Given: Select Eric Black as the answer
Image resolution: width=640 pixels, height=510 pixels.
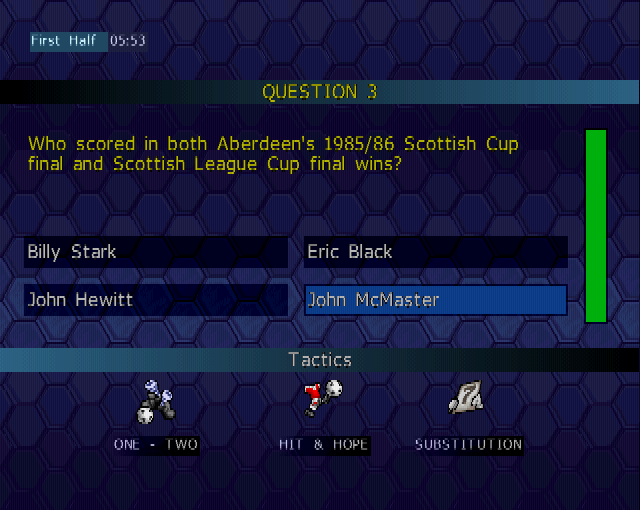Looking at the screenshot, I should click(435, 252).
